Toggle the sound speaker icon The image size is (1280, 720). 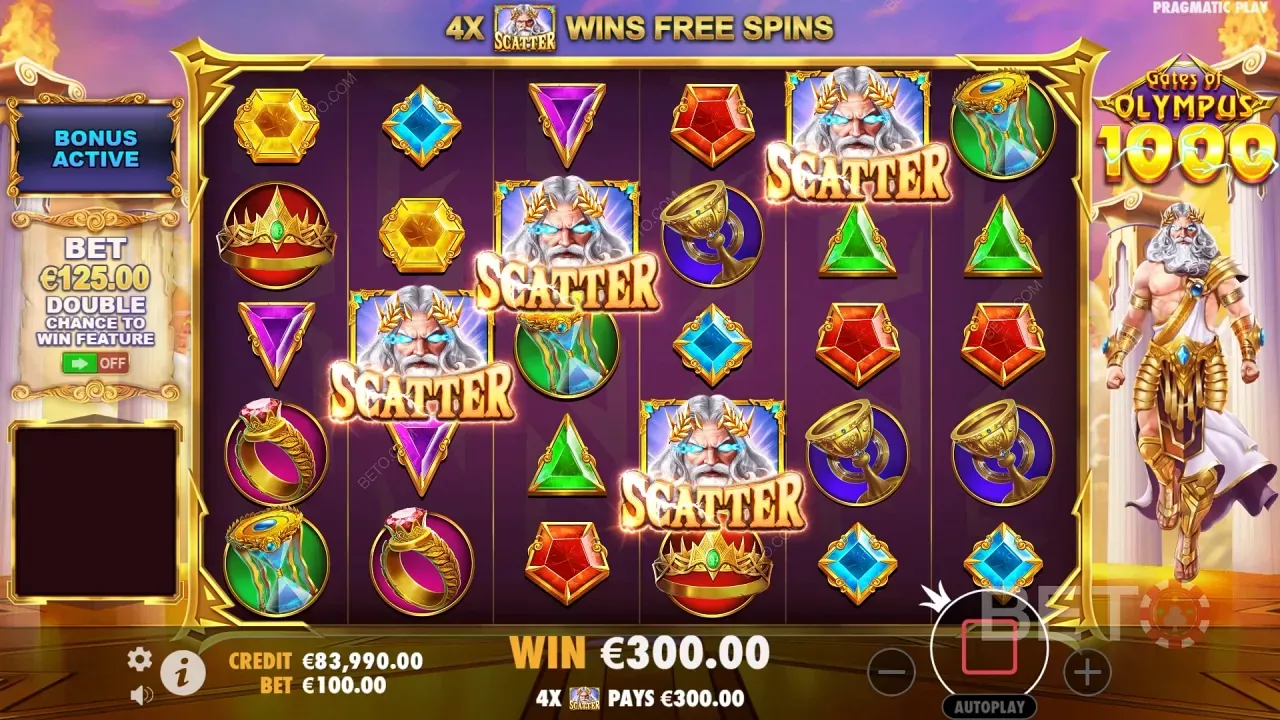(140, 693)
